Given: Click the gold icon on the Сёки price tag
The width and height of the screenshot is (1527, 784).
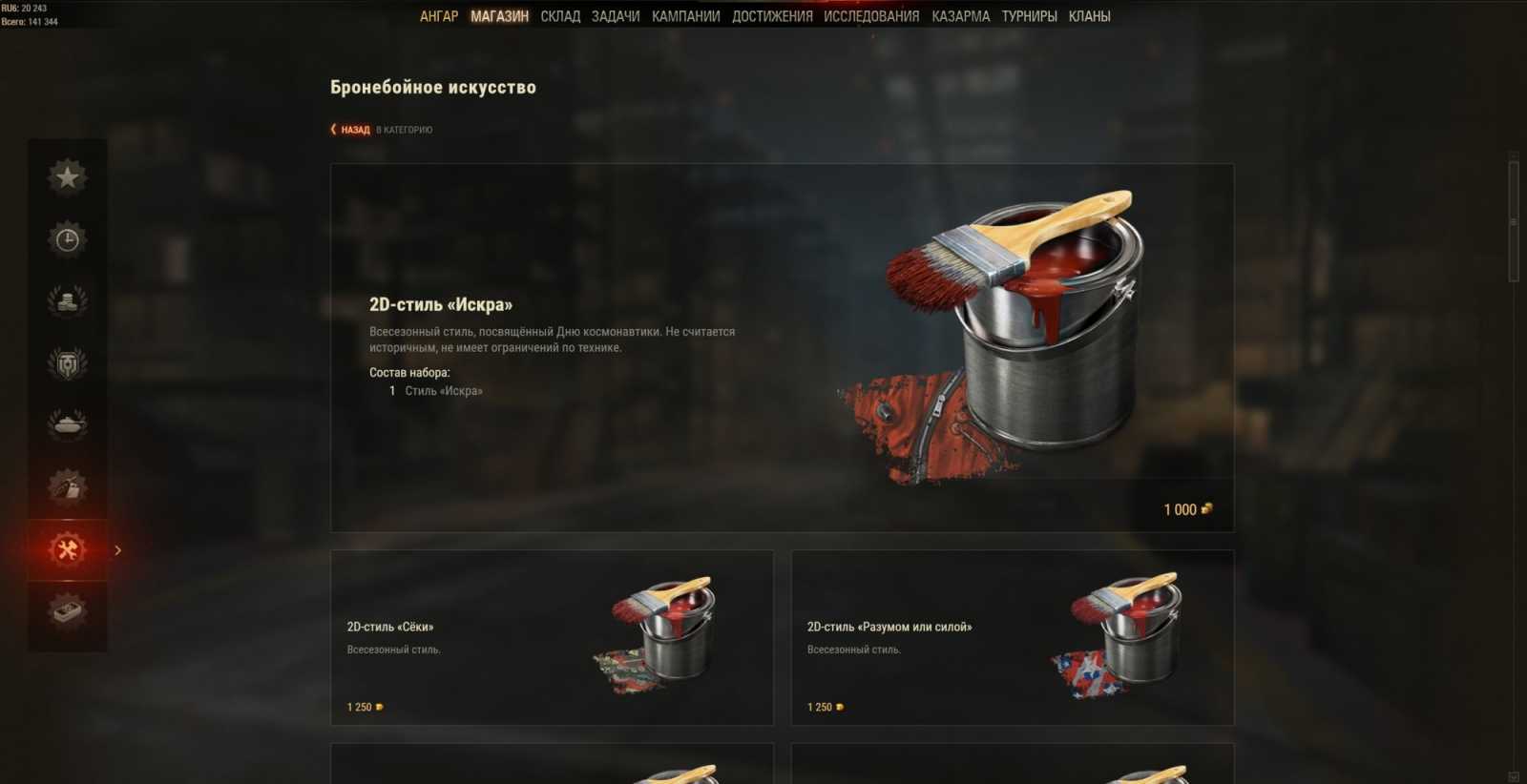Looking at the screenshot, I should click(x=381, y=707).
